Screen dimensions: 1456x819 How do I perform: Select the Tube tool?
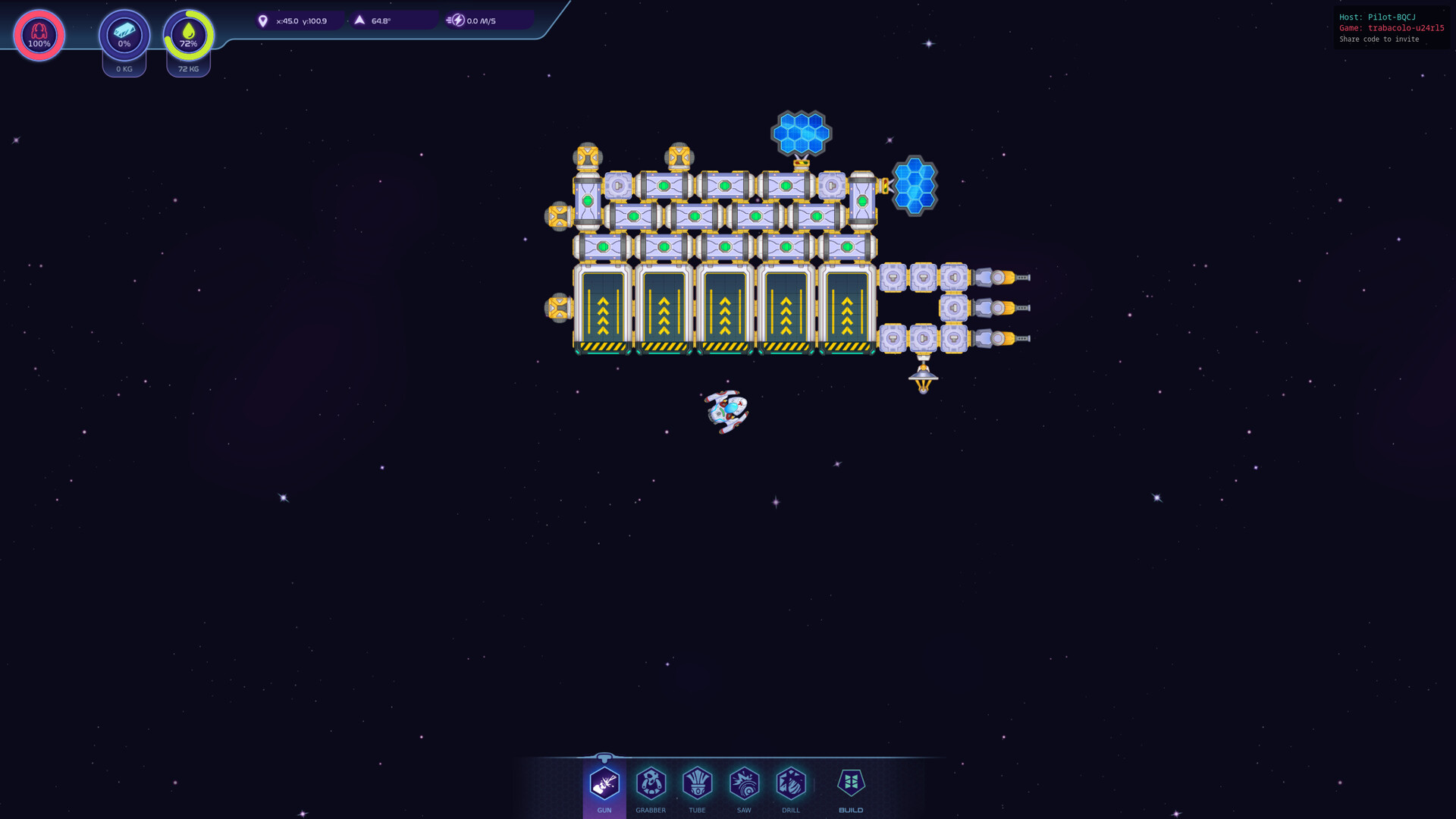pos(697,785)
